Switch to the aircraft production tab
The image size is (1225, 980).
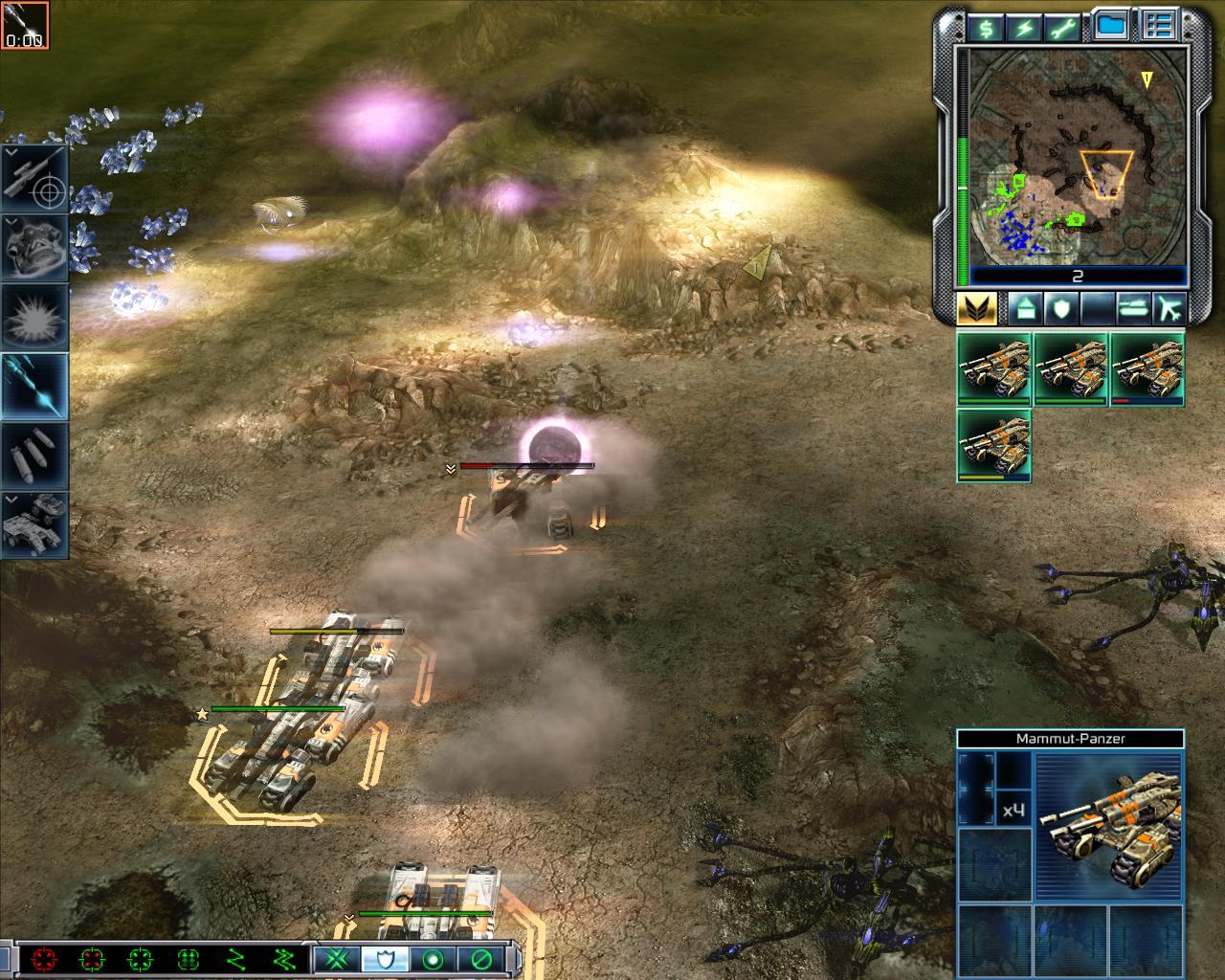pos(1169,309)
